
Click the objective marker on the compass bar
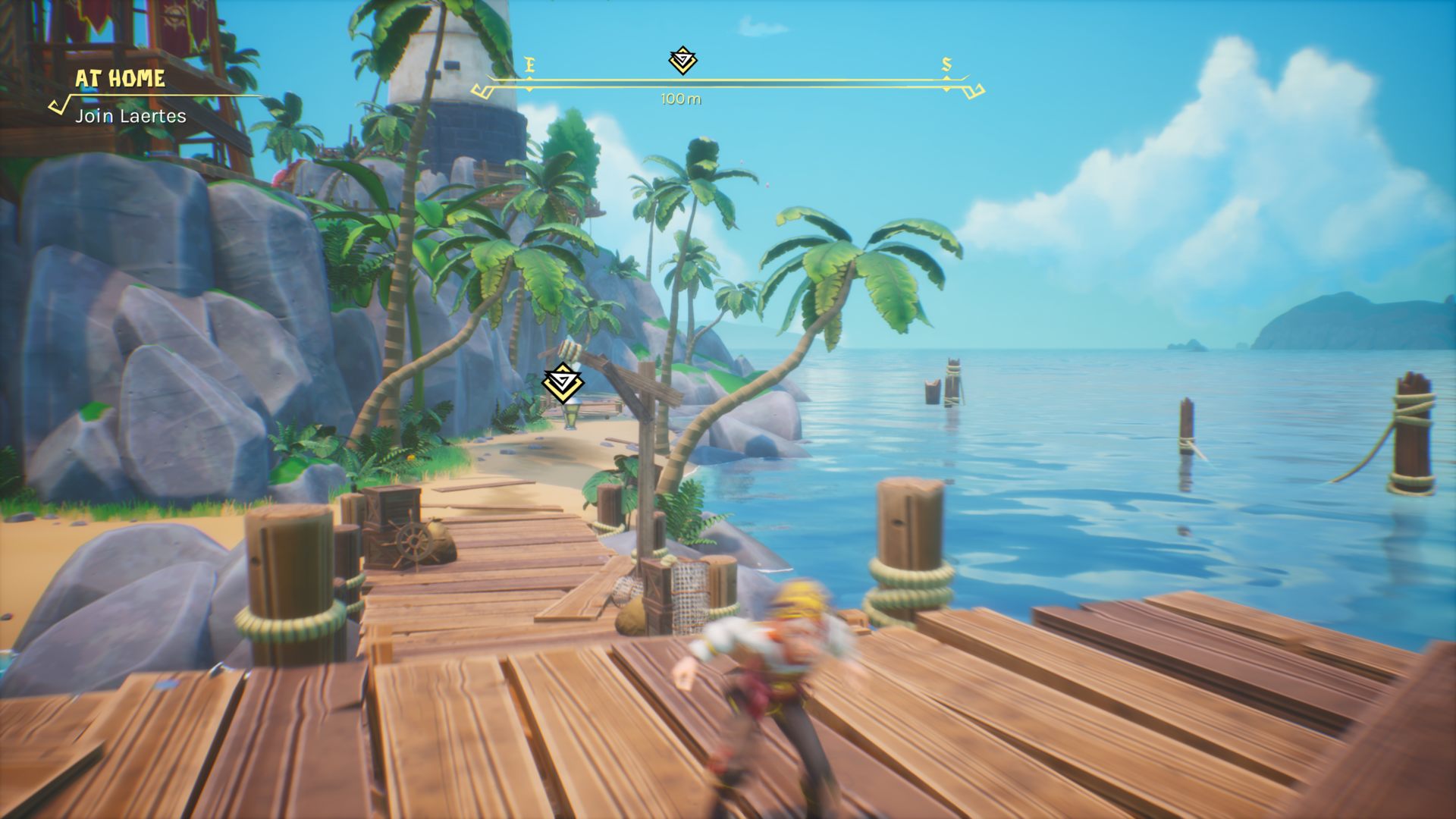[x=682, y=60]
